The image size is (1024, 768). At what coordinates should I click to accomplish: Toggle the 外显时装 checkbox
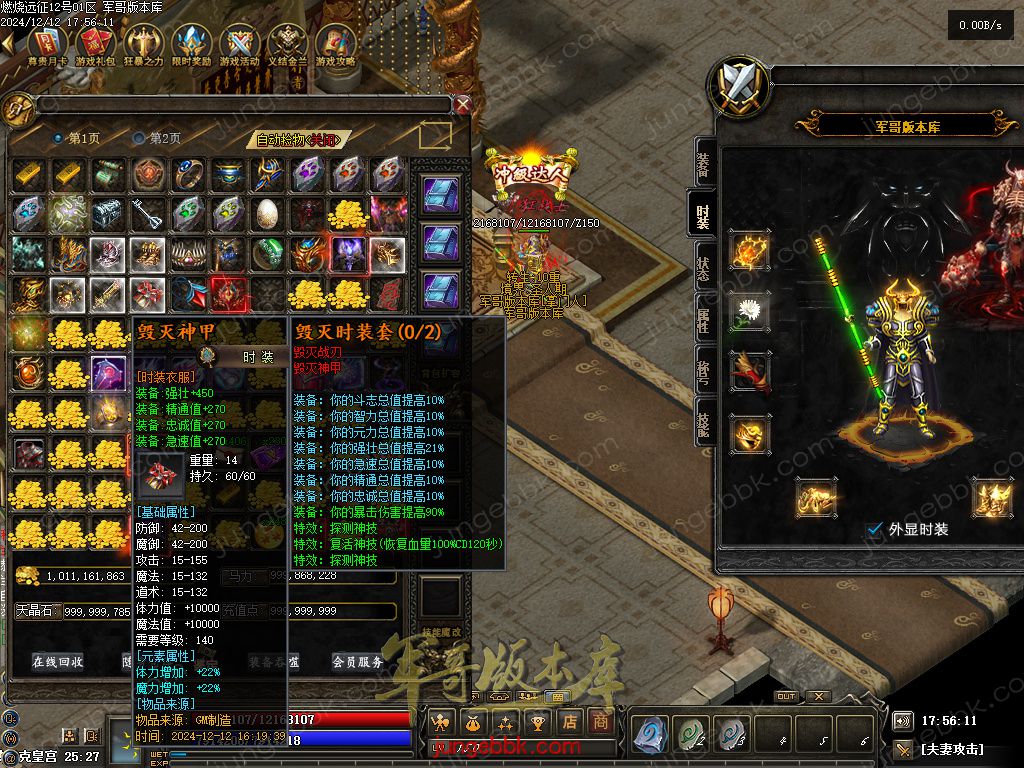pyautogui.click(x=875, y=529)
